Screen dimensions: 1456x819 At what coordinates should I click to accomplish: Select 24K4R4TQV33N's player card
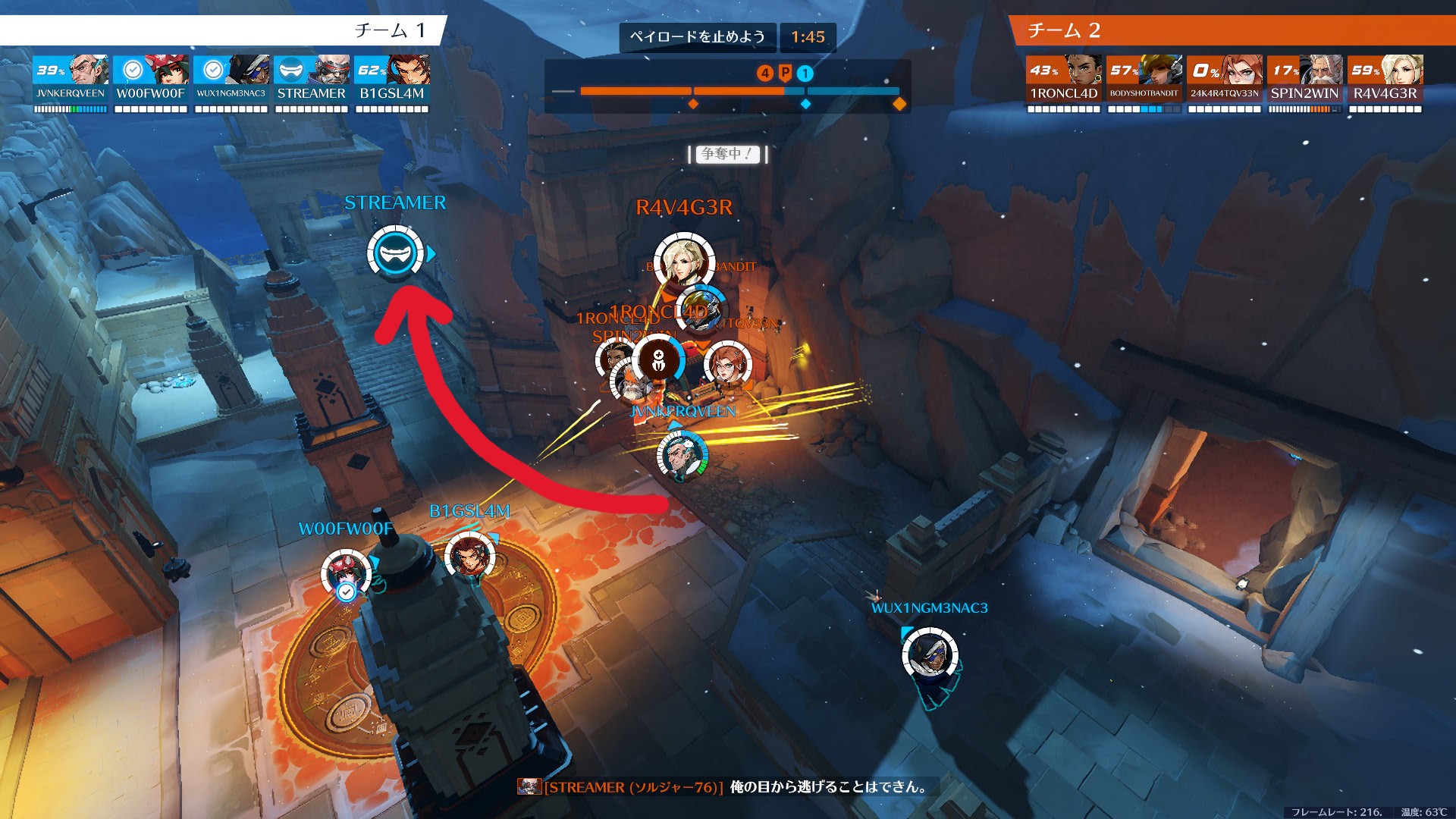[1224, 83]
